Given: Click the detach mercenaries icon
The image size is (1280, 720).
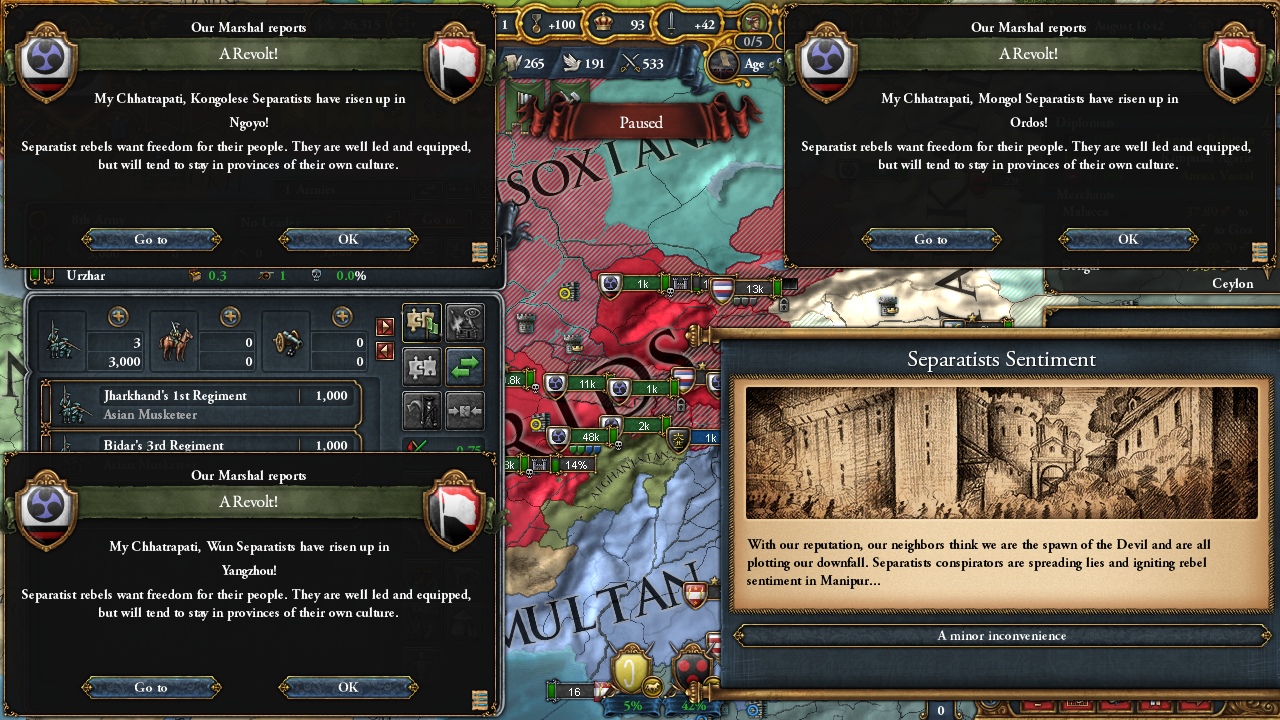Looking at the screenshot, I should [420, 412].
